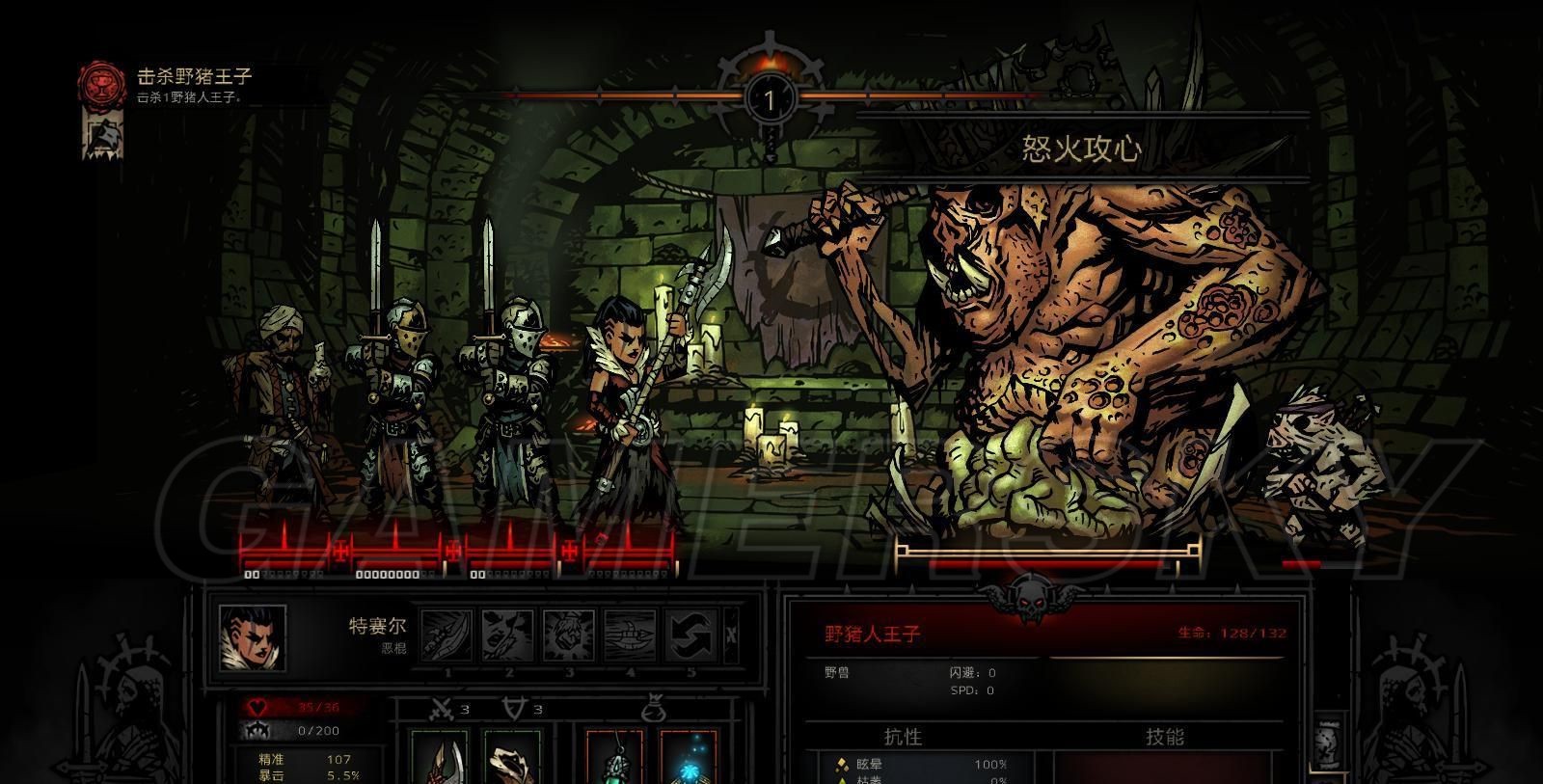This screenshot has width=1543, height=784.
Task: Choose the spear thrust skill in slot 4
Action: coord(630,636)
